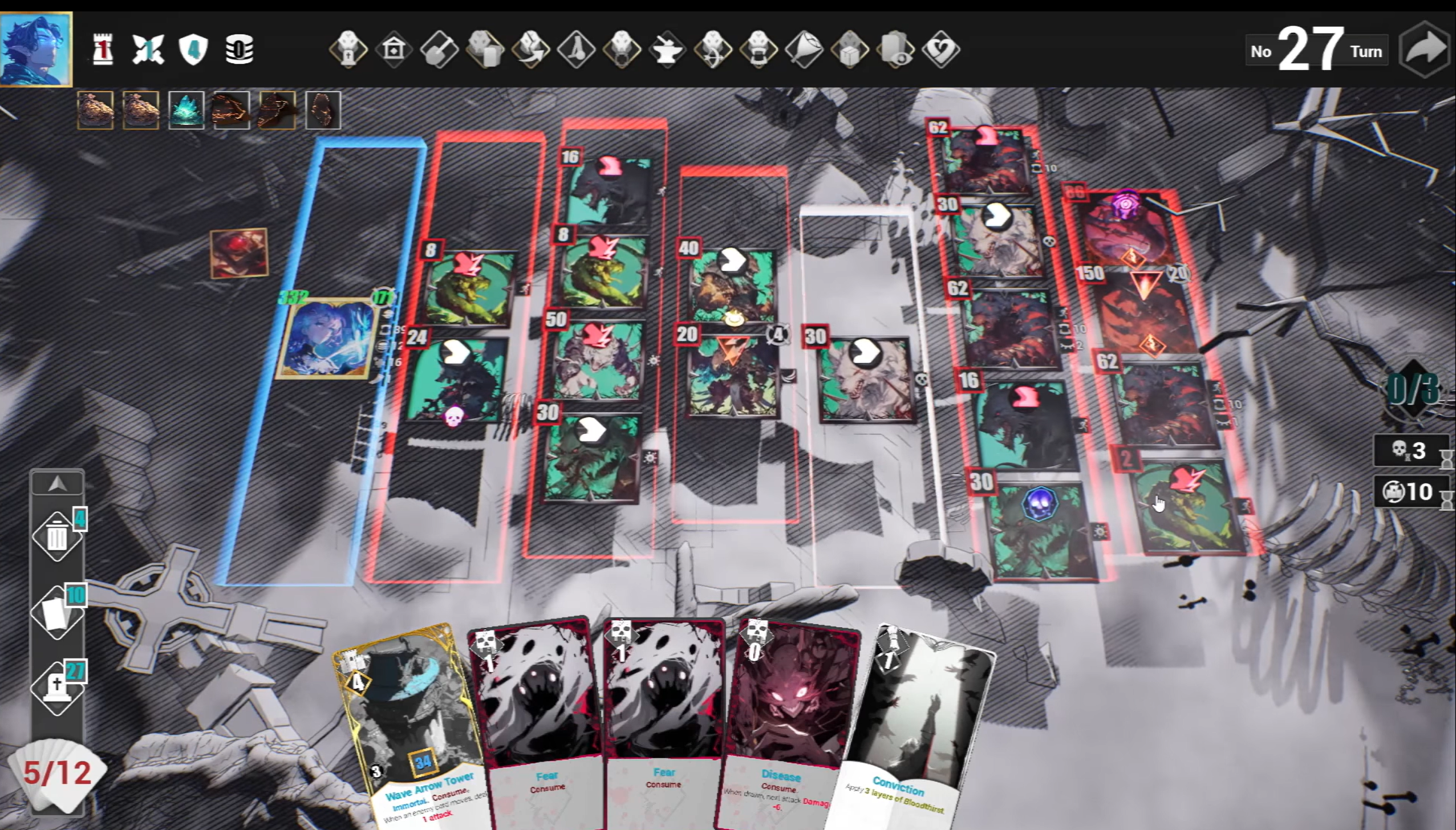1456x830 pixels.
Task: Click the card with eye icon
Action: (x=895, y=50)
